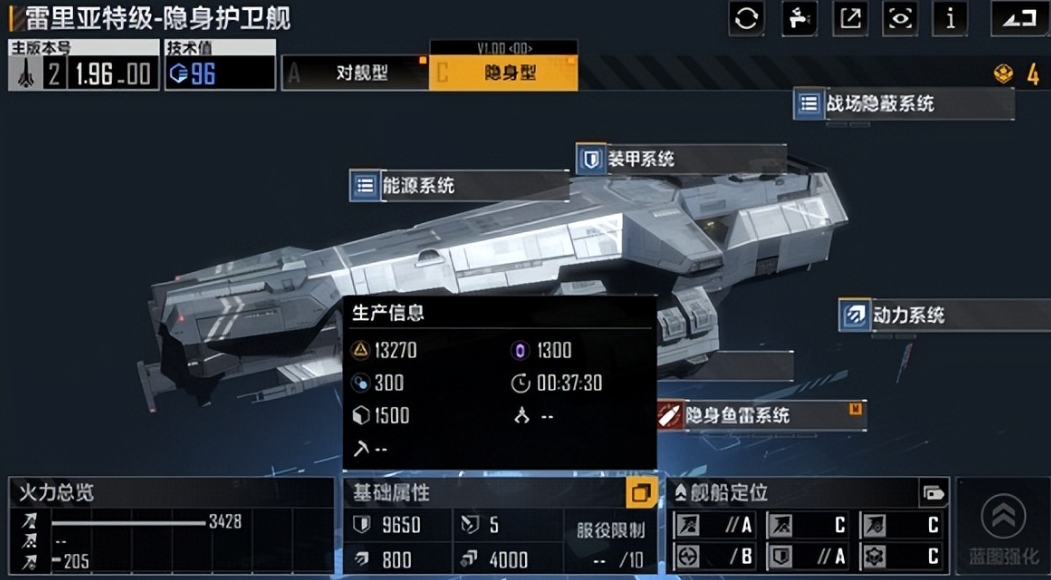This screenshot has height=580, width=1051.
Task: Open the 装甲系统 module
Action: [641, 159]
